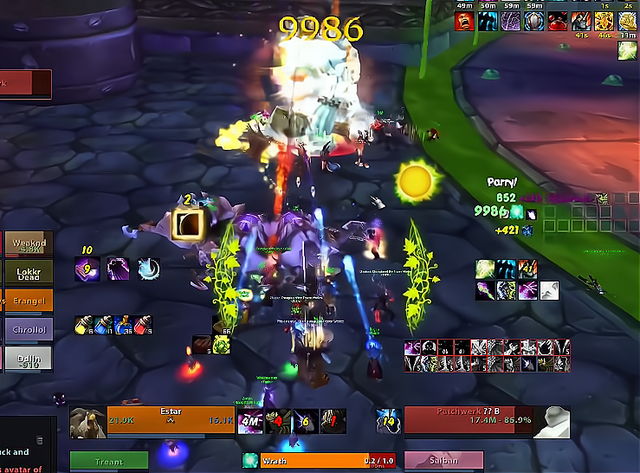The image size is (640, 473).
Task: Select the Treant pet frame
Action: 109,462
